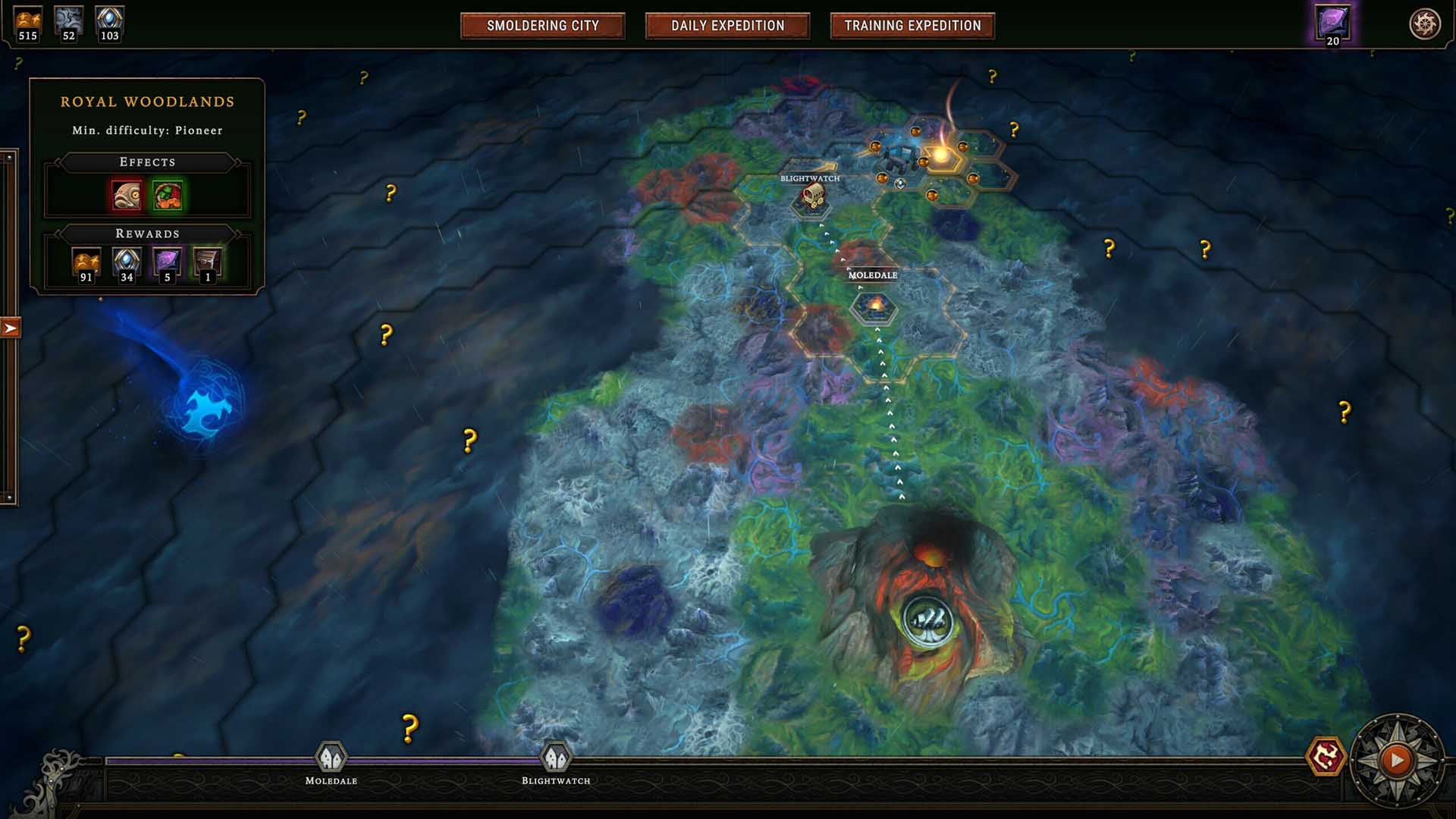Select the gold resource icon showing 515

(29, 20)
